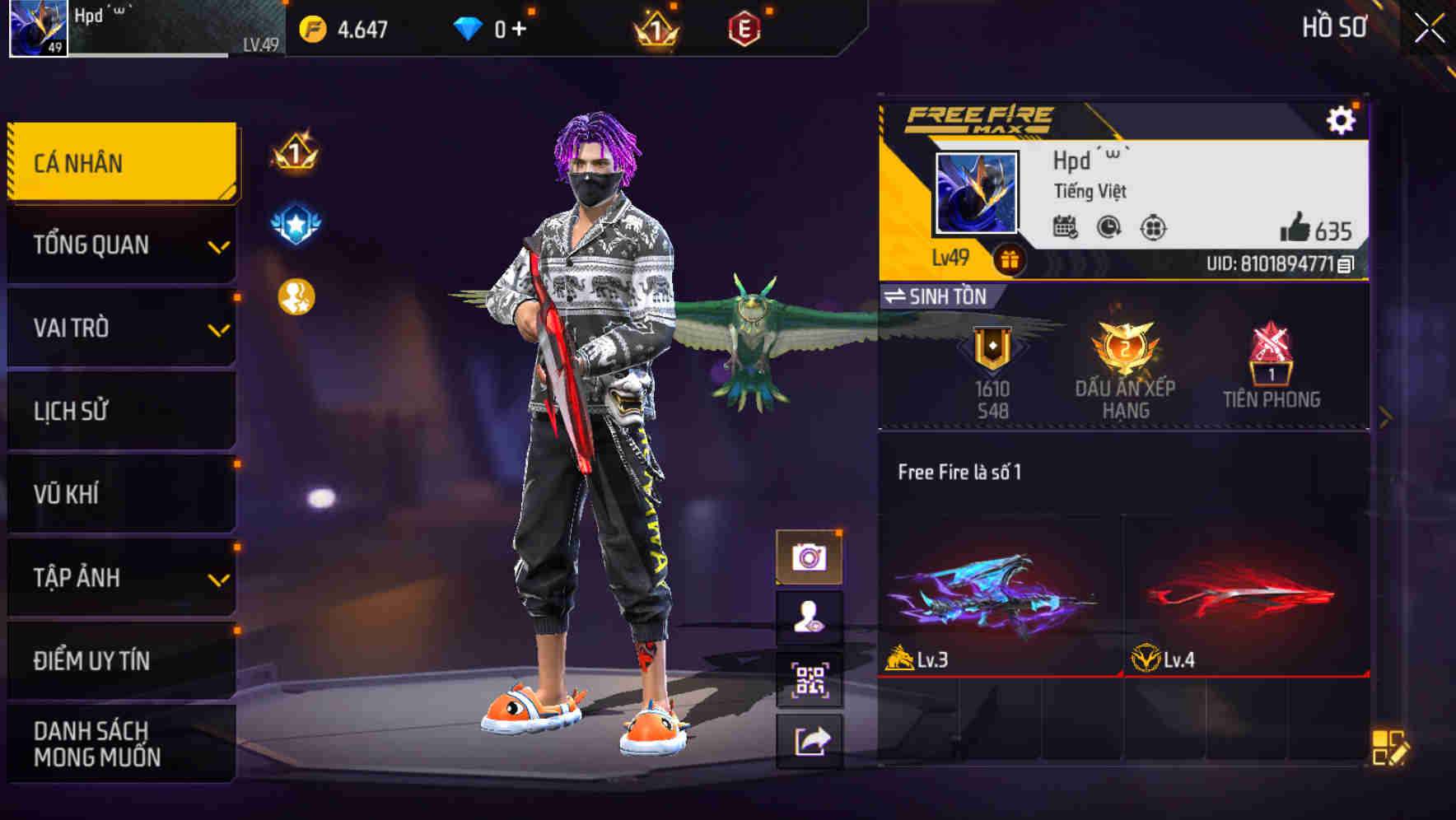Expand the TỔNG QUAN section
This screenshot has width=1456, height=820.
point(121,245)
